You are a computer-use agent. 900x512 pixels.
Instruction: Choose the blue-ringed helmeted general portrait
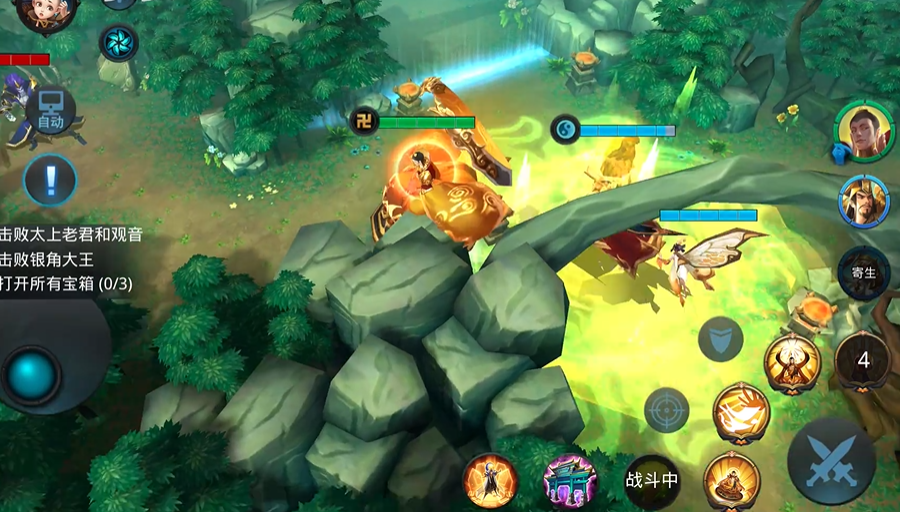[x=863, y=200]
